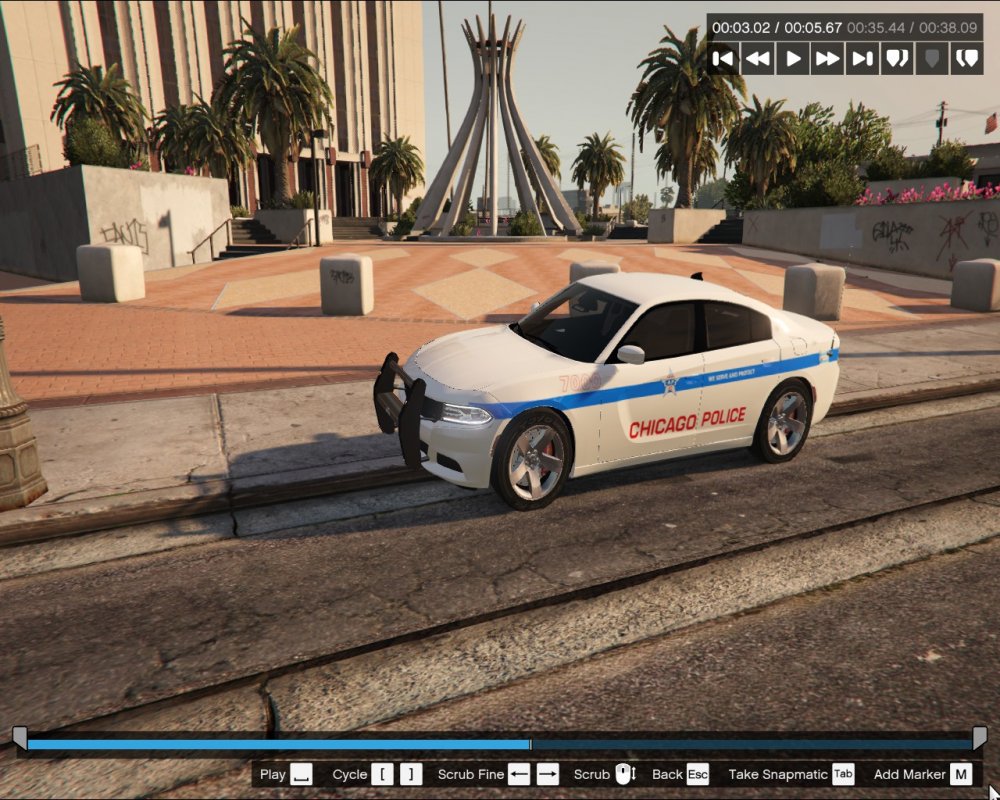Screen dimensions: 1000x800
Task: Skip to the start of the clip
Action: (x=724, y=58)
